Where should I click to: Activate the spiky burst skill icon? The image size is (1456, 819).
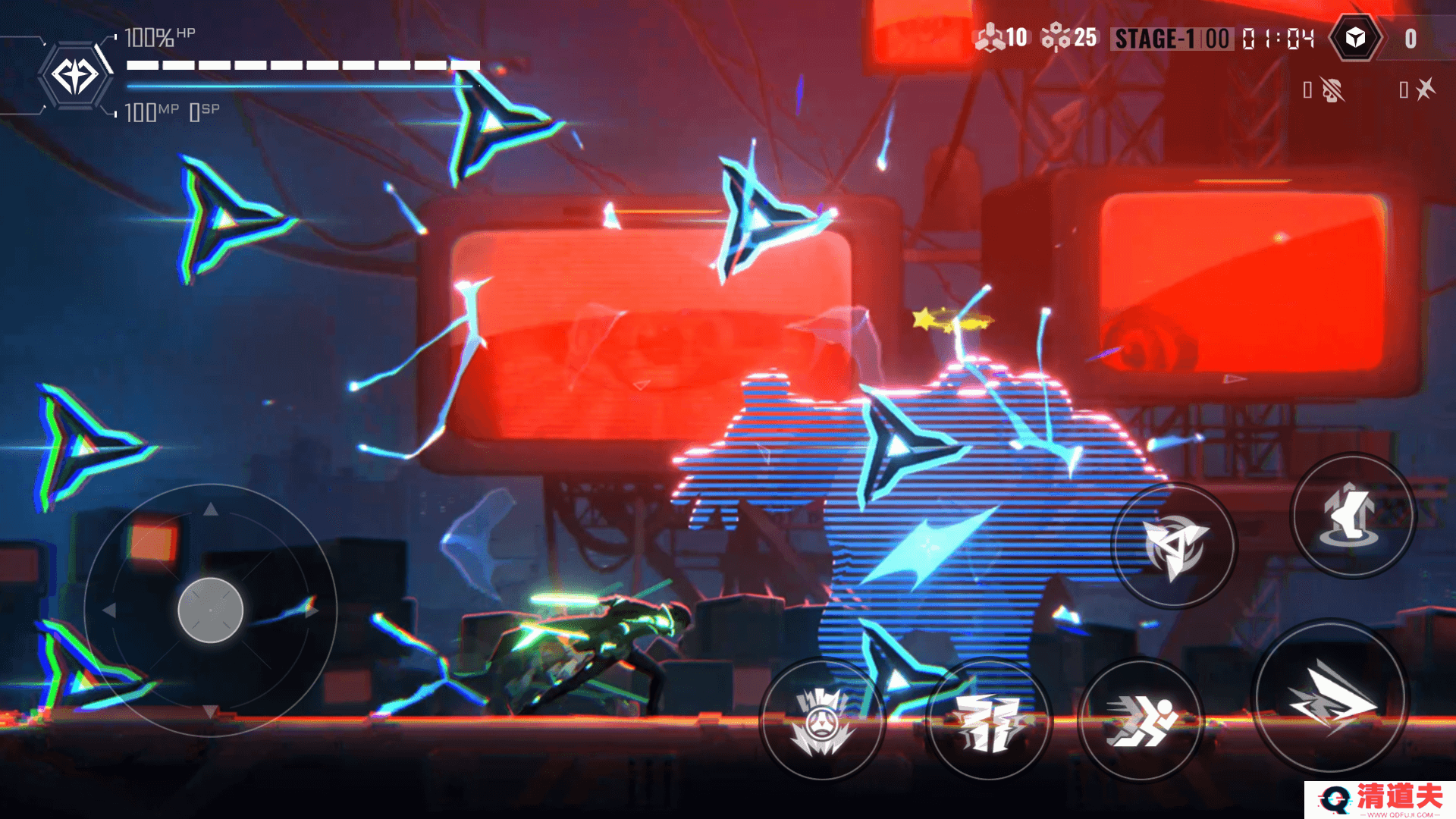(x=822, y=720)
